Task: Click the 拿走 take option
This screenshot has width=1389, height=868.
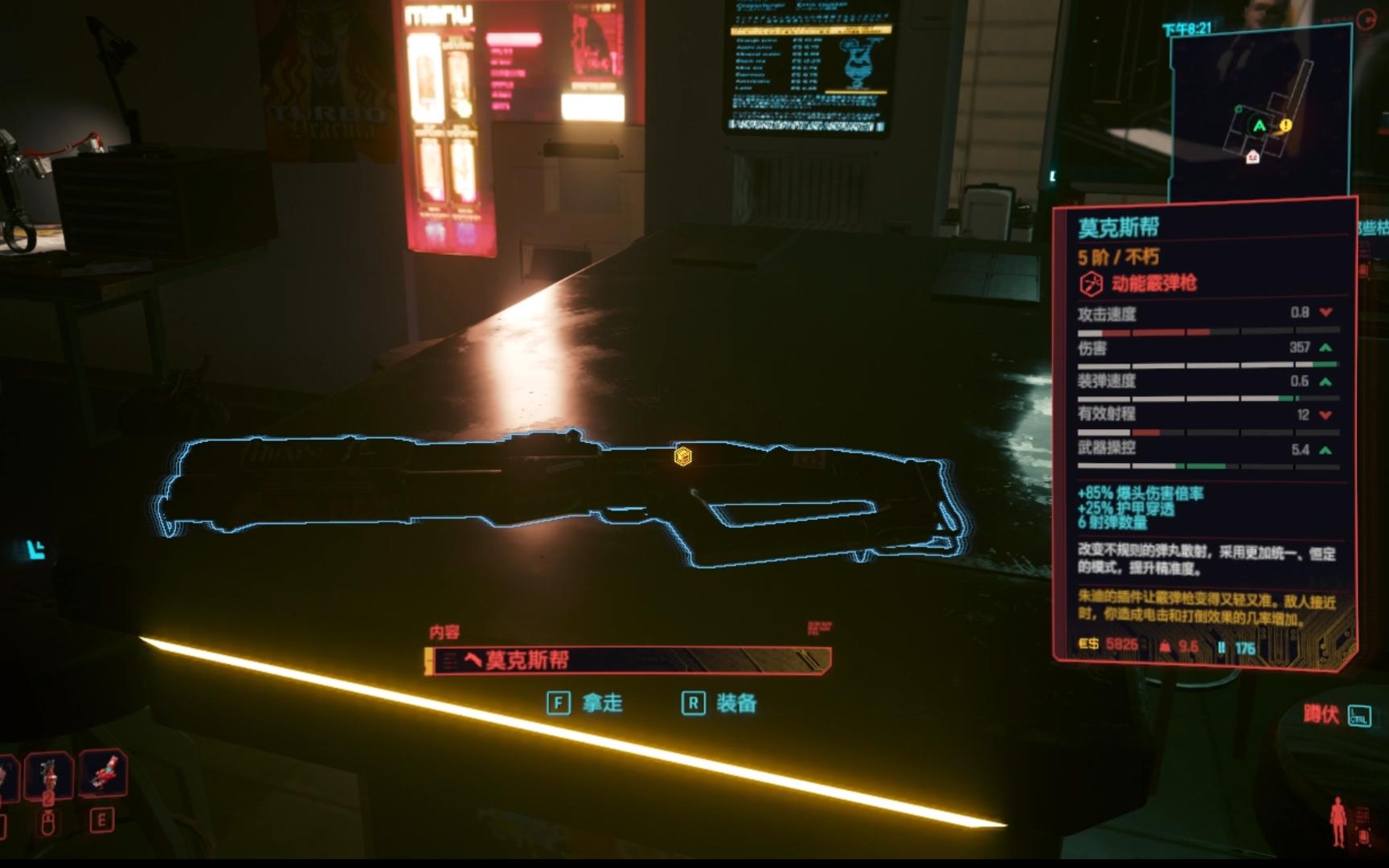Action: tap(585, 704)
